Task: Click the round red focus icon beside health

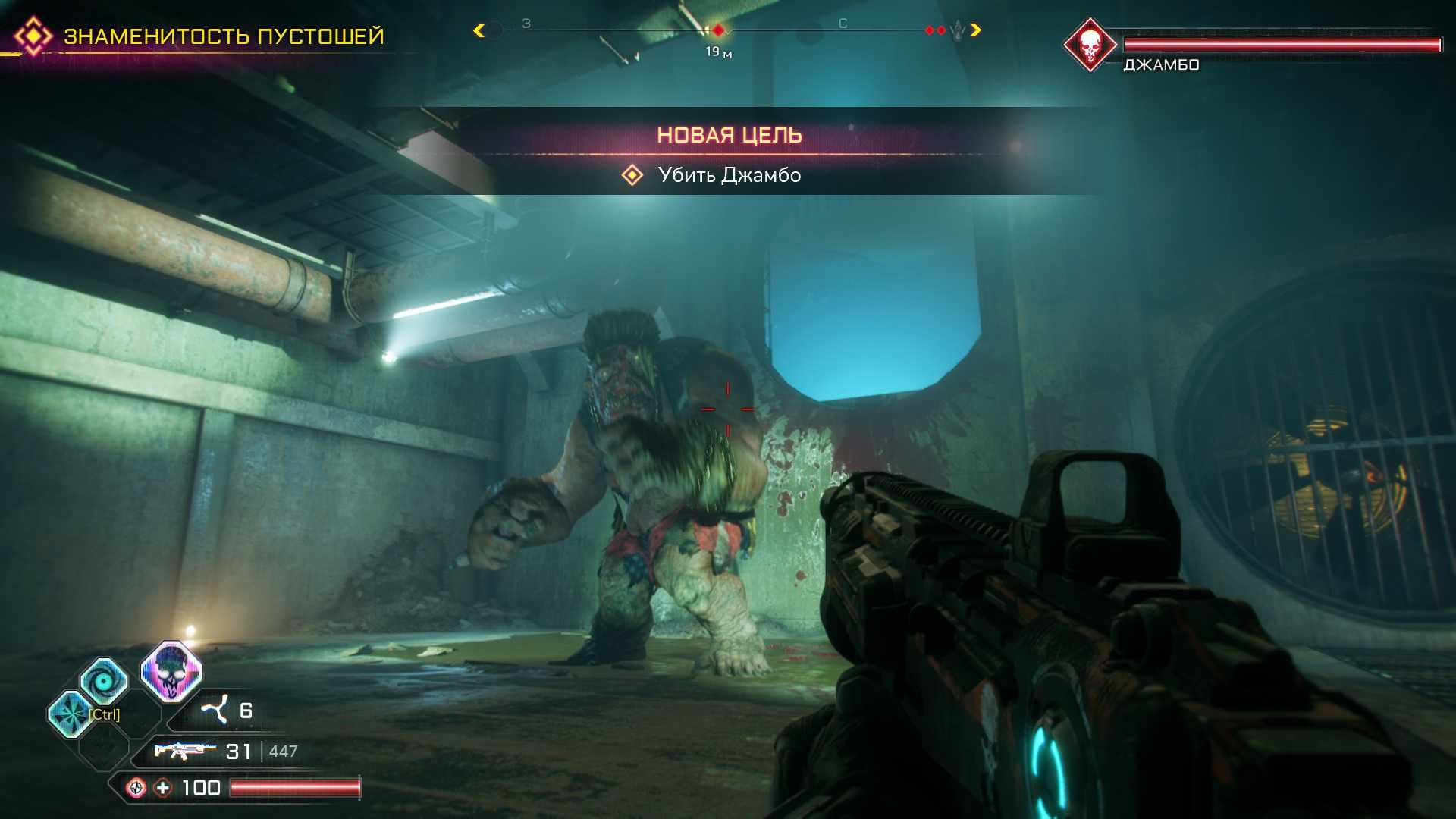Action: [x=136, y=788]
